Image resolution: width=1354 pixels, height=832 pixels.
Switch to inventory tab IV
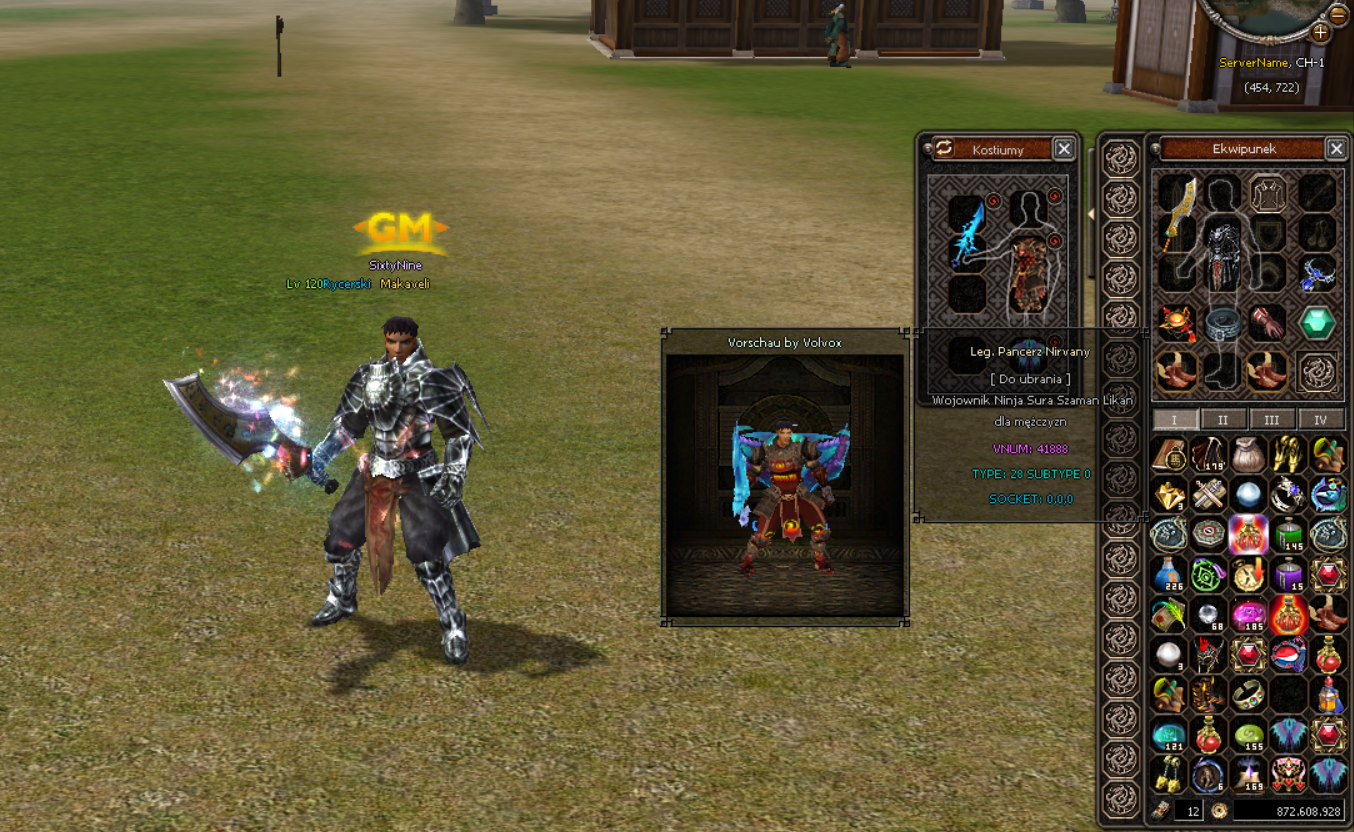point(1320,418)
